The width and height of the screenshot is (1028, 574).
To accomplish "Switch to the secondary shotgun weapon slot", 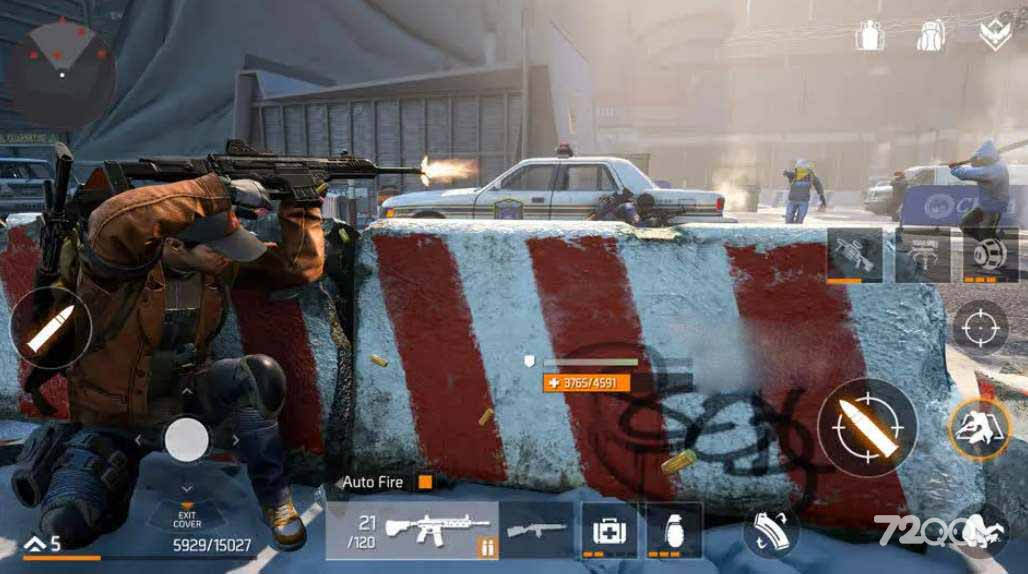I will point(537,529).
